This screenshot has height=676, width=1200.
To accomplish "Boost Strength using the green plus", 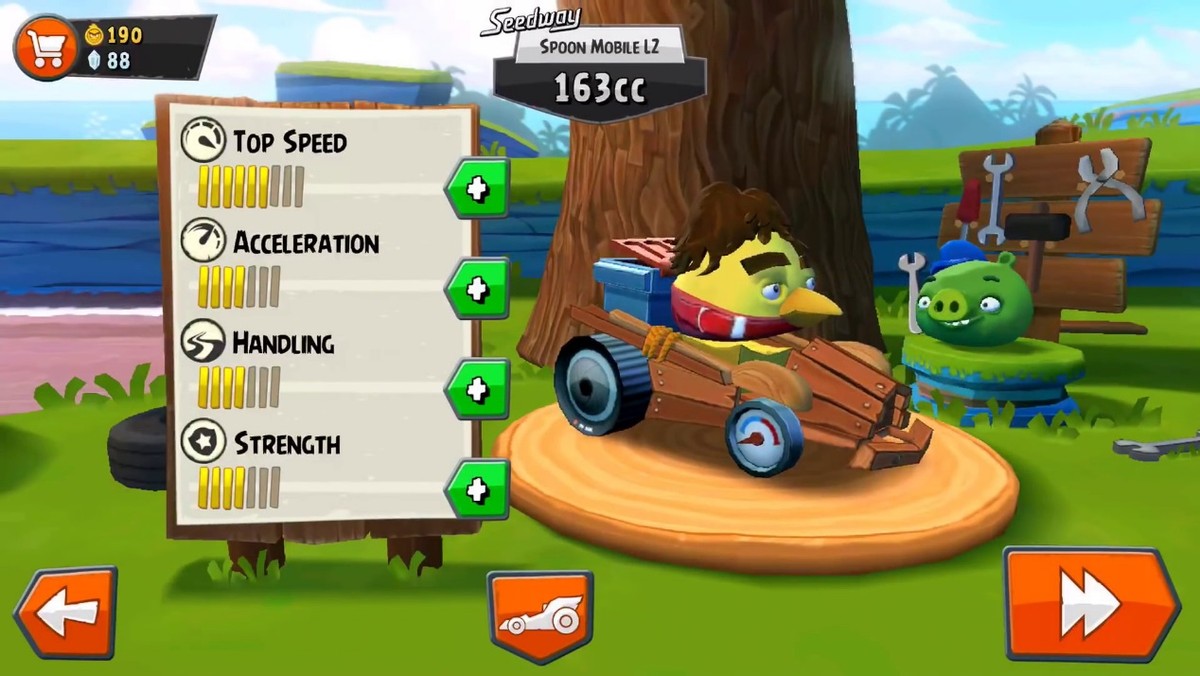I will tap(477, 490).
